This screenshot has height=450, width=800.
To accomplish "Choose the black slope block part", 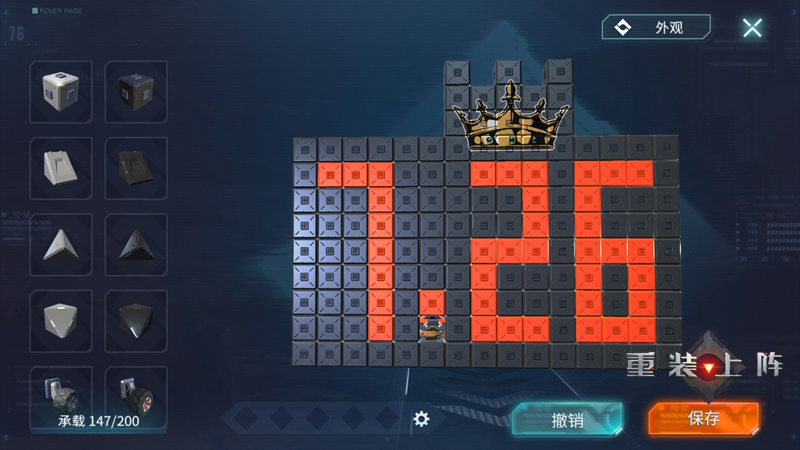I will coord(136,168).
